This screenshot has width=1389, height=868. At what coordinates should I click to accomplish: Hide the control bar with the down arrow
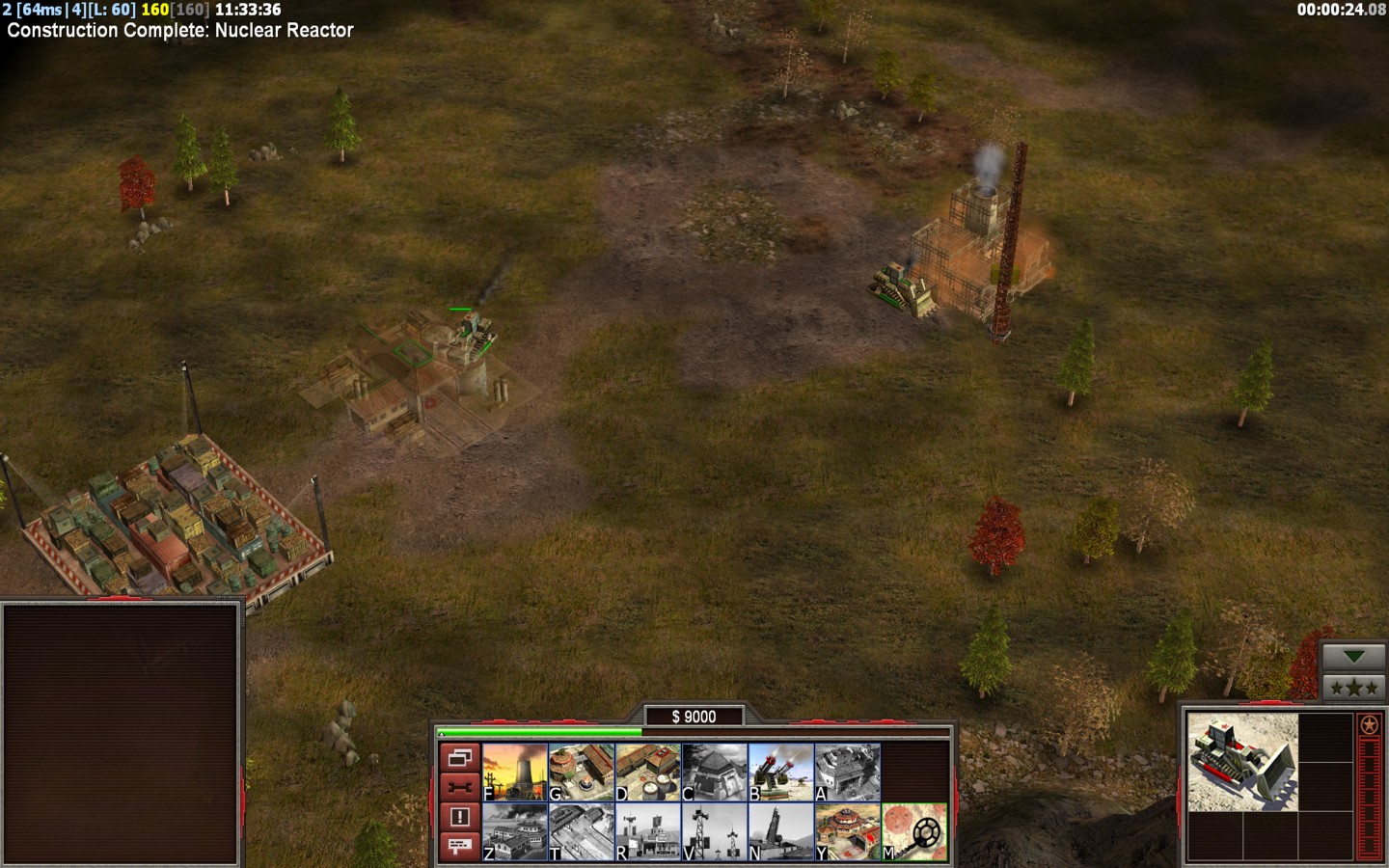coord(1354,657)
